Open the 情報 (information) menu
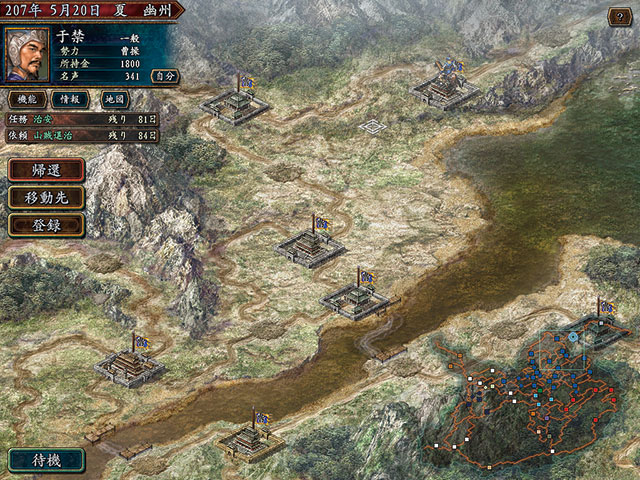This screenshot has width=640, height=480. [x=70, y=100]
